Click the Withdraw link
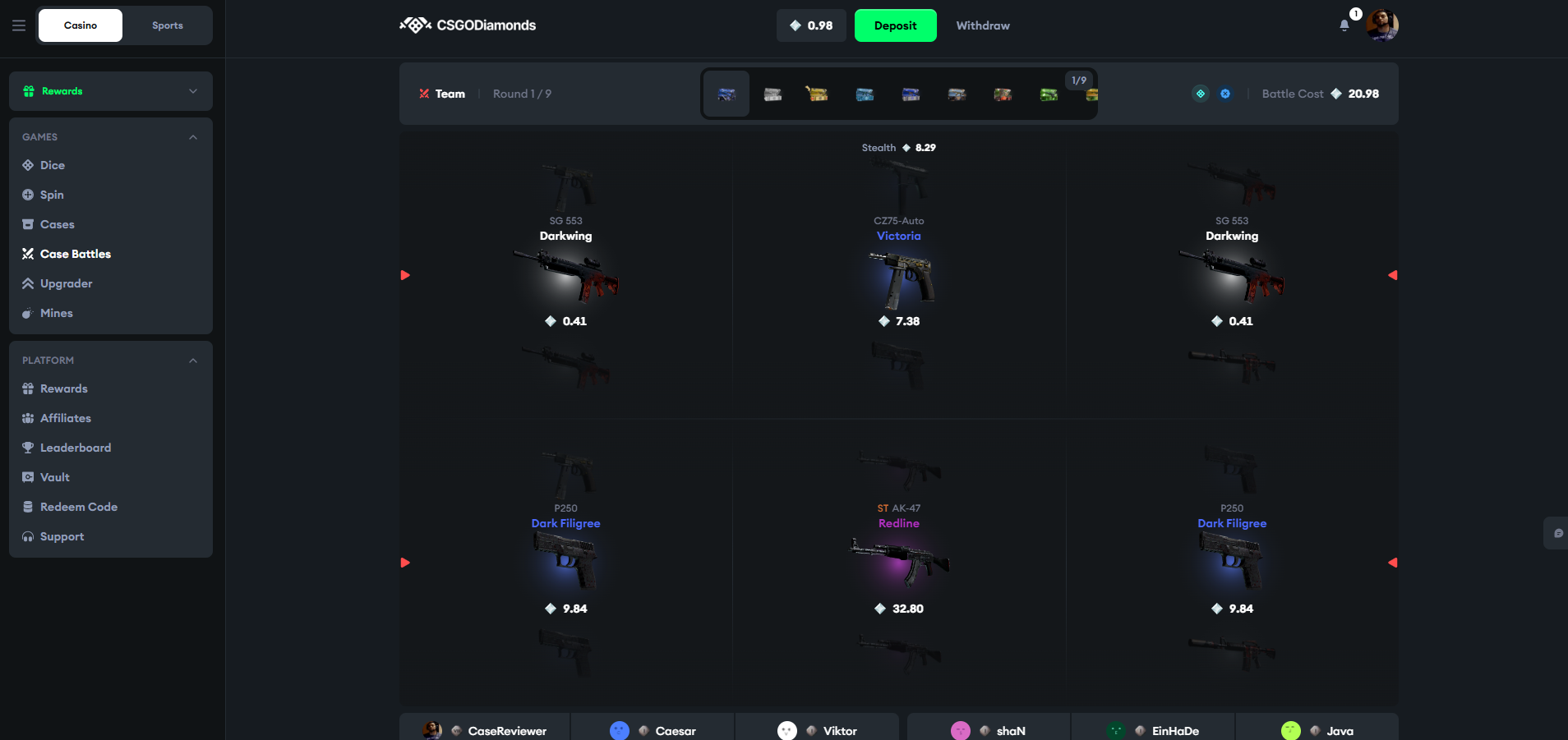This screenshot has height=740, width=1568. [x=982, y=25]
